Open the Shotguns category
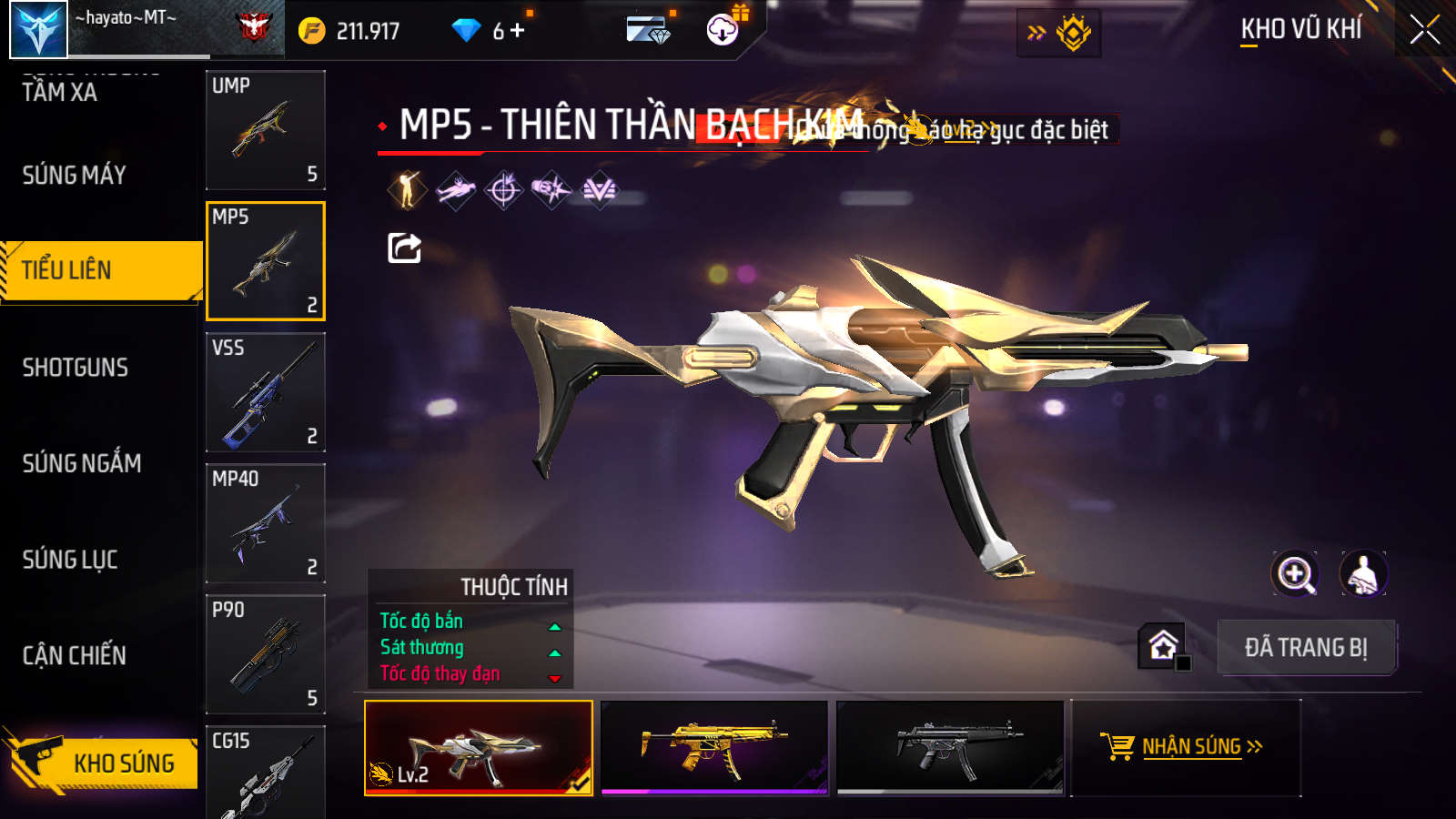This screenshot has height=819, width=1456. tap(76, 368)
